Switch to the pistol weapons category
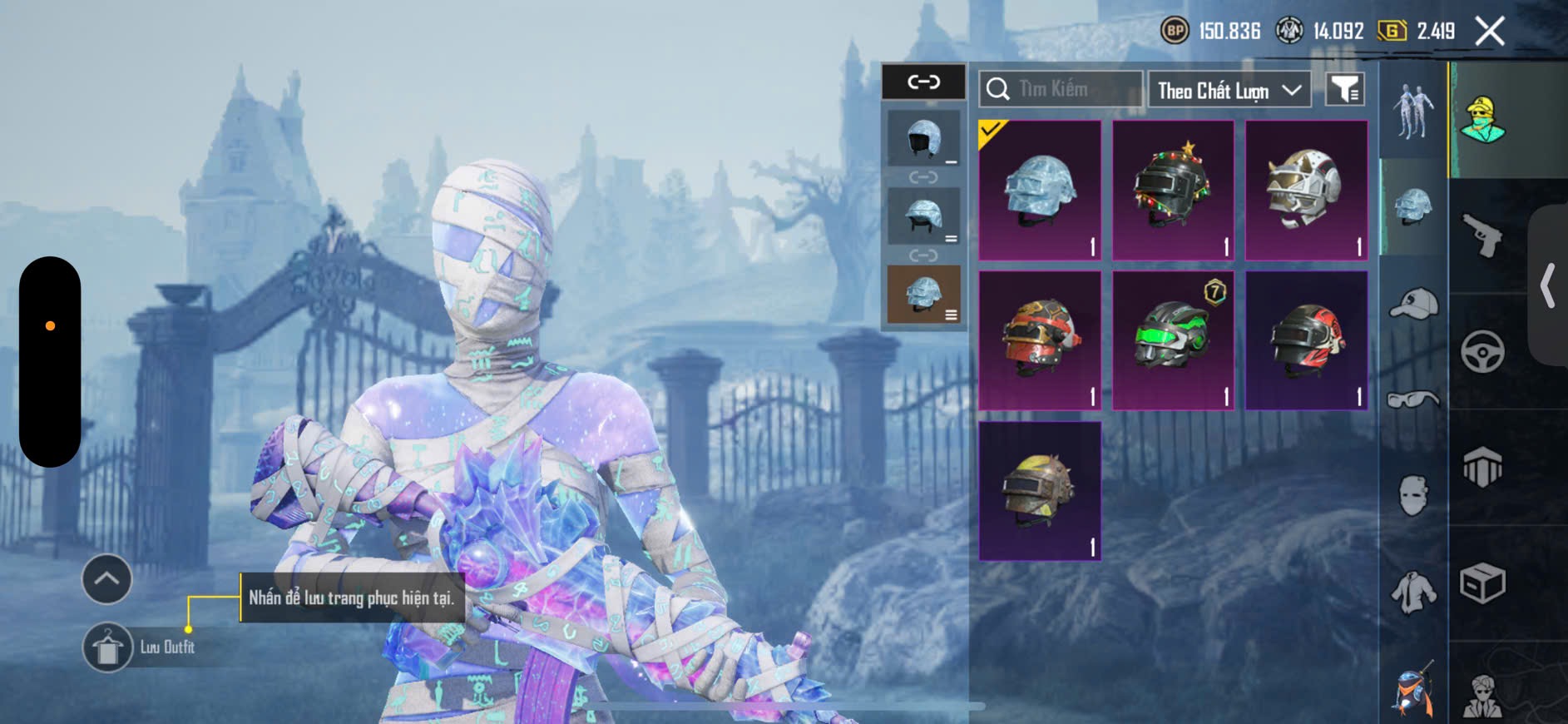 point(1482,235)
